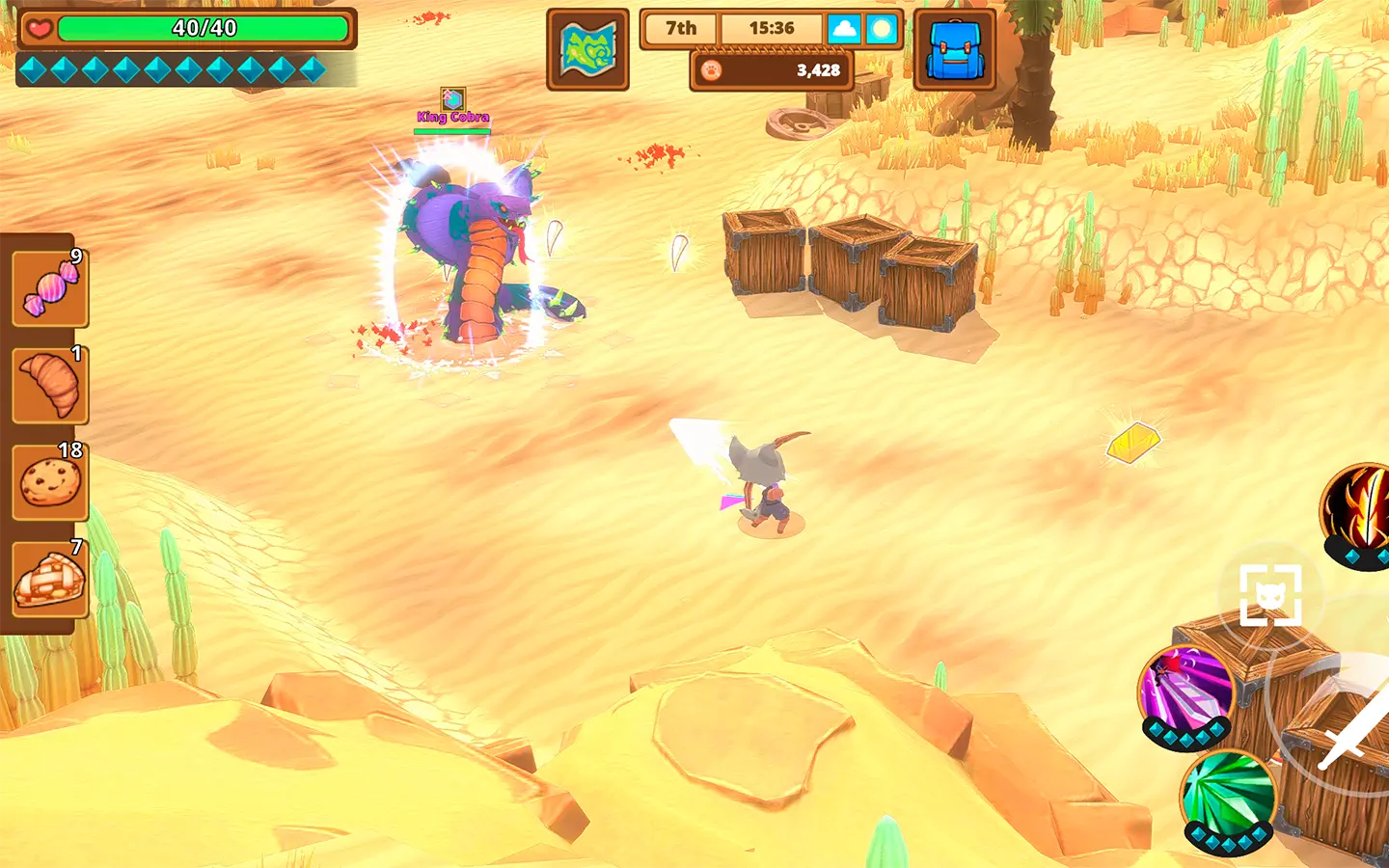
Task: Open the world map
Action: click(x=587, y=49)
